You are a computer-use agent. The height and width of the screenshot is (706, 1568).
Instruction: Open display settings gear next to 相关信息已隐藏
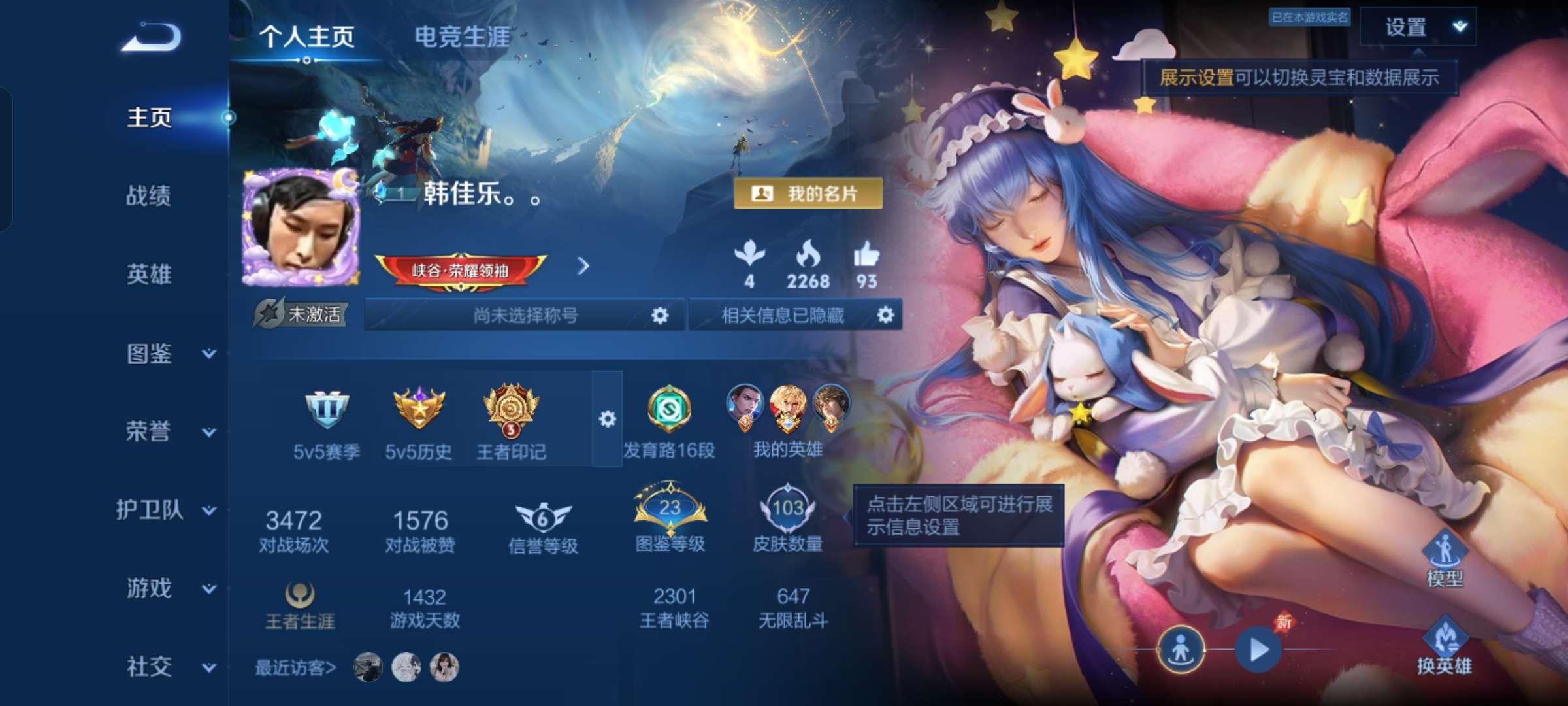885,316
